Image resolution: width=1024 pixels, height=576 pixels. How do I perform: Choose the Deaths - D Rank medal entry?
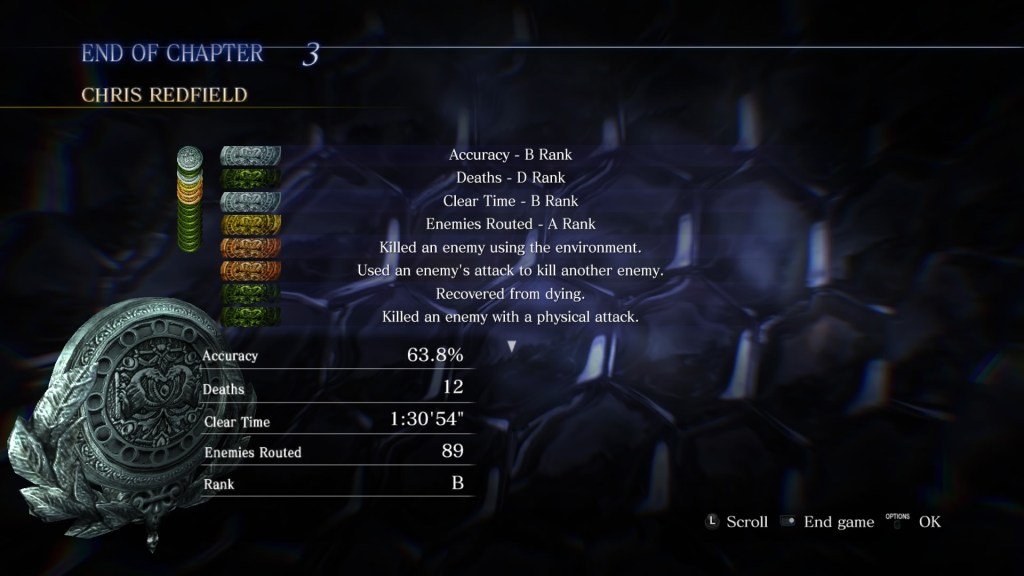click(x=510, y=178)
